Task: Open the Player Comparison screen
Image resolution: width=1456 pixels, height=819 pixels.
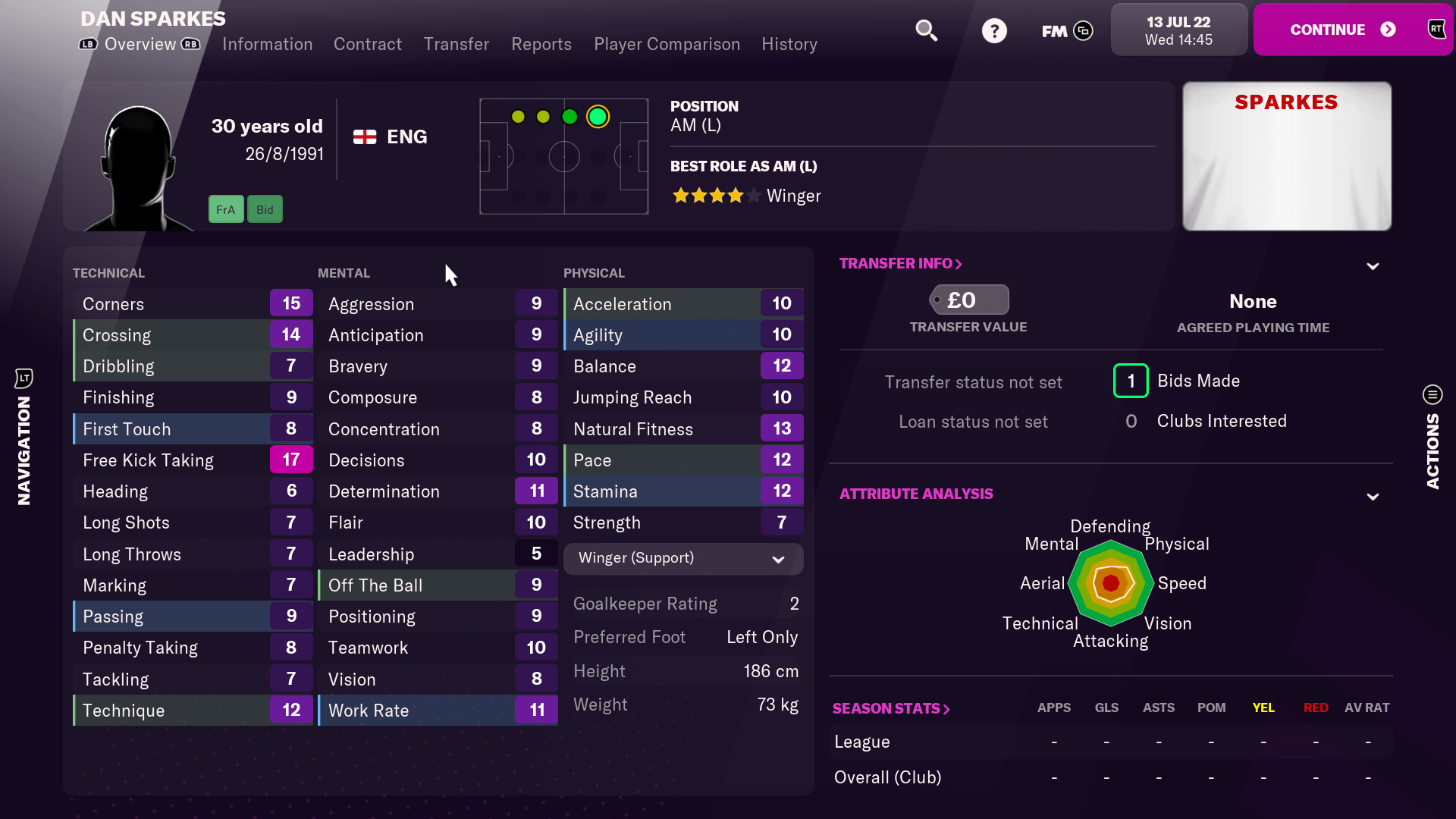Action: pyautogui.click(x=667, y=44)
